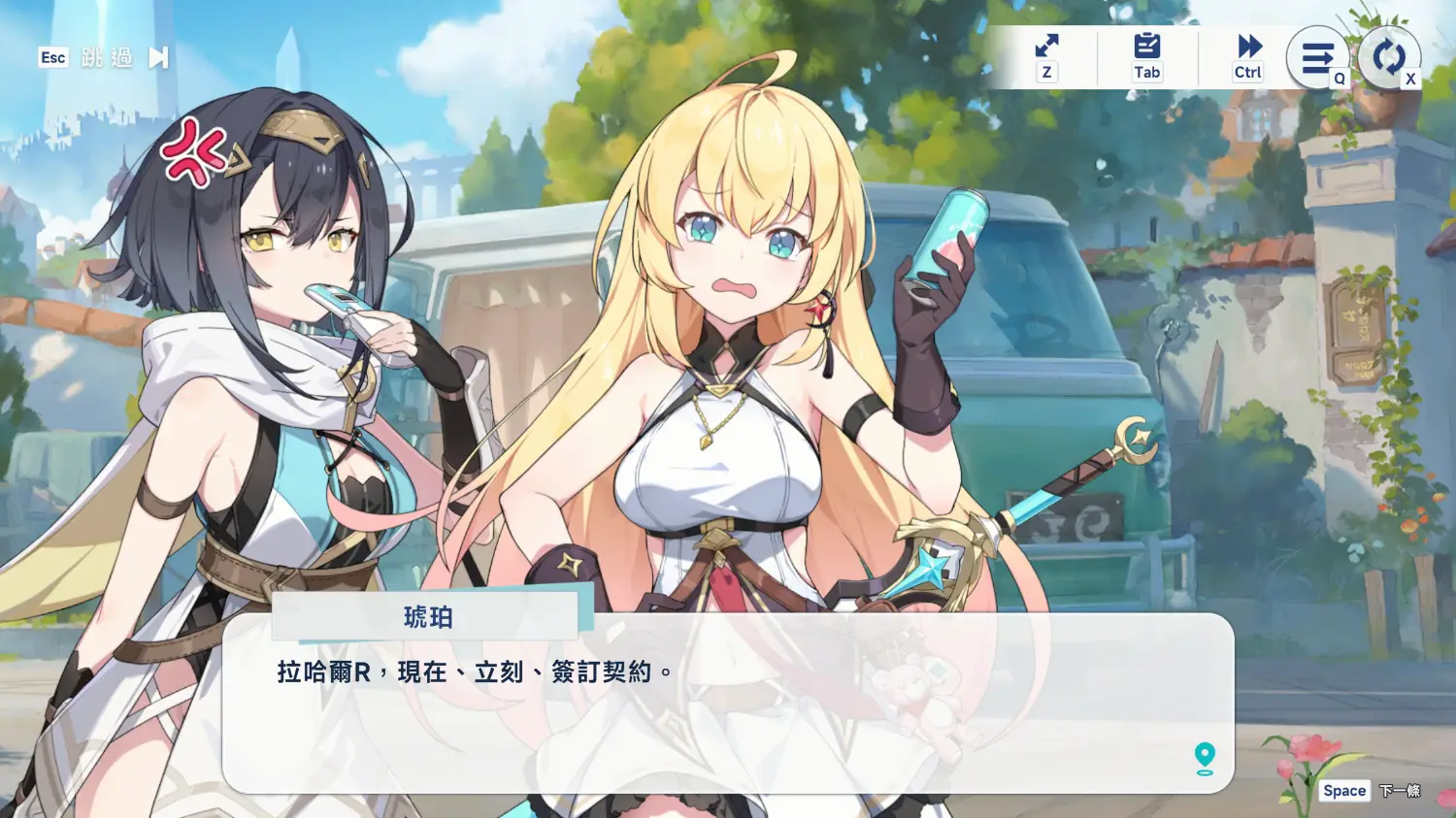1456x818 pixels.
Task: Toggle auto-play with the circular arrows button
Action: (1388, 57)
